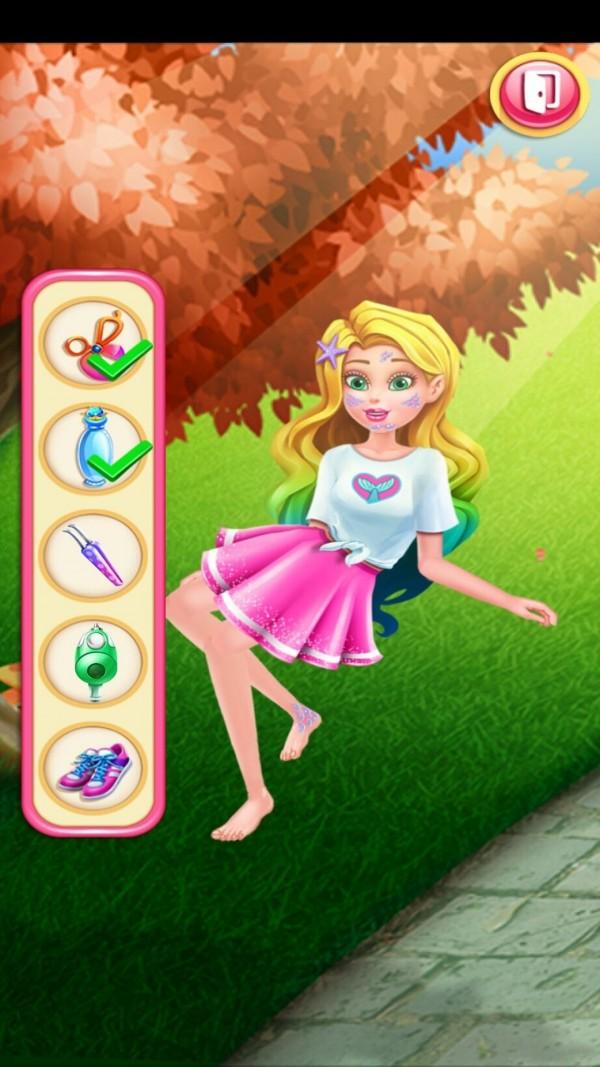
Task: Pick the purple tweezers tool
Action: pyautogui.click(x=93, y=555)
